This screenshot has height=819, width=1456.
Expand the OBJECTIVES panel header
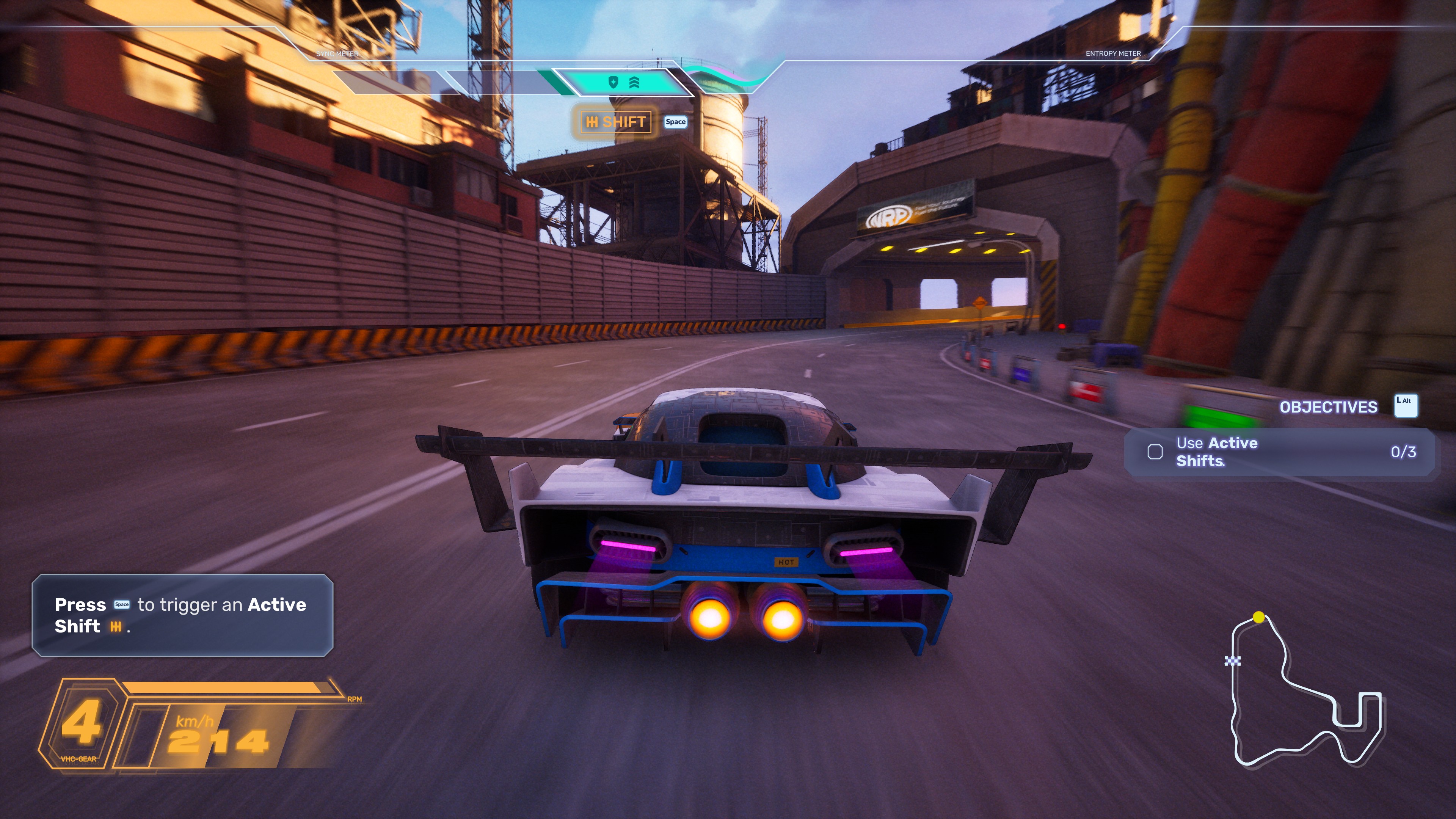click(x=1328, y=407)
